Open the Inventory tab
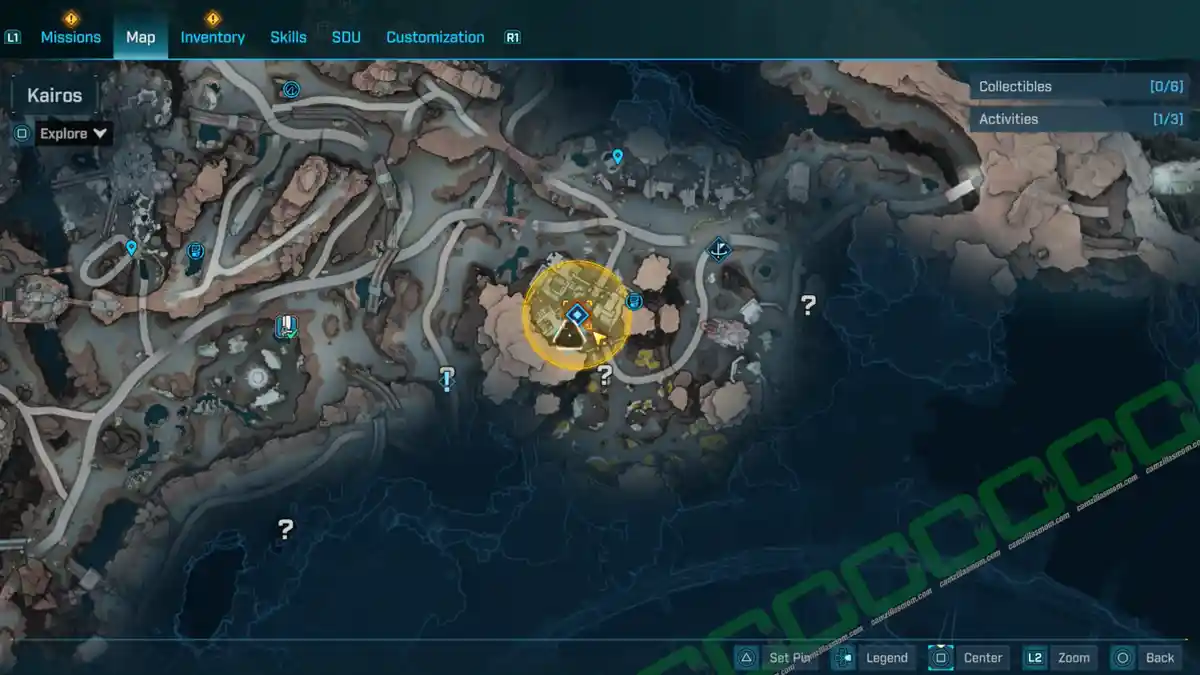The height and width of the screenshot is (675, 1200). click(x=212, y=37)
